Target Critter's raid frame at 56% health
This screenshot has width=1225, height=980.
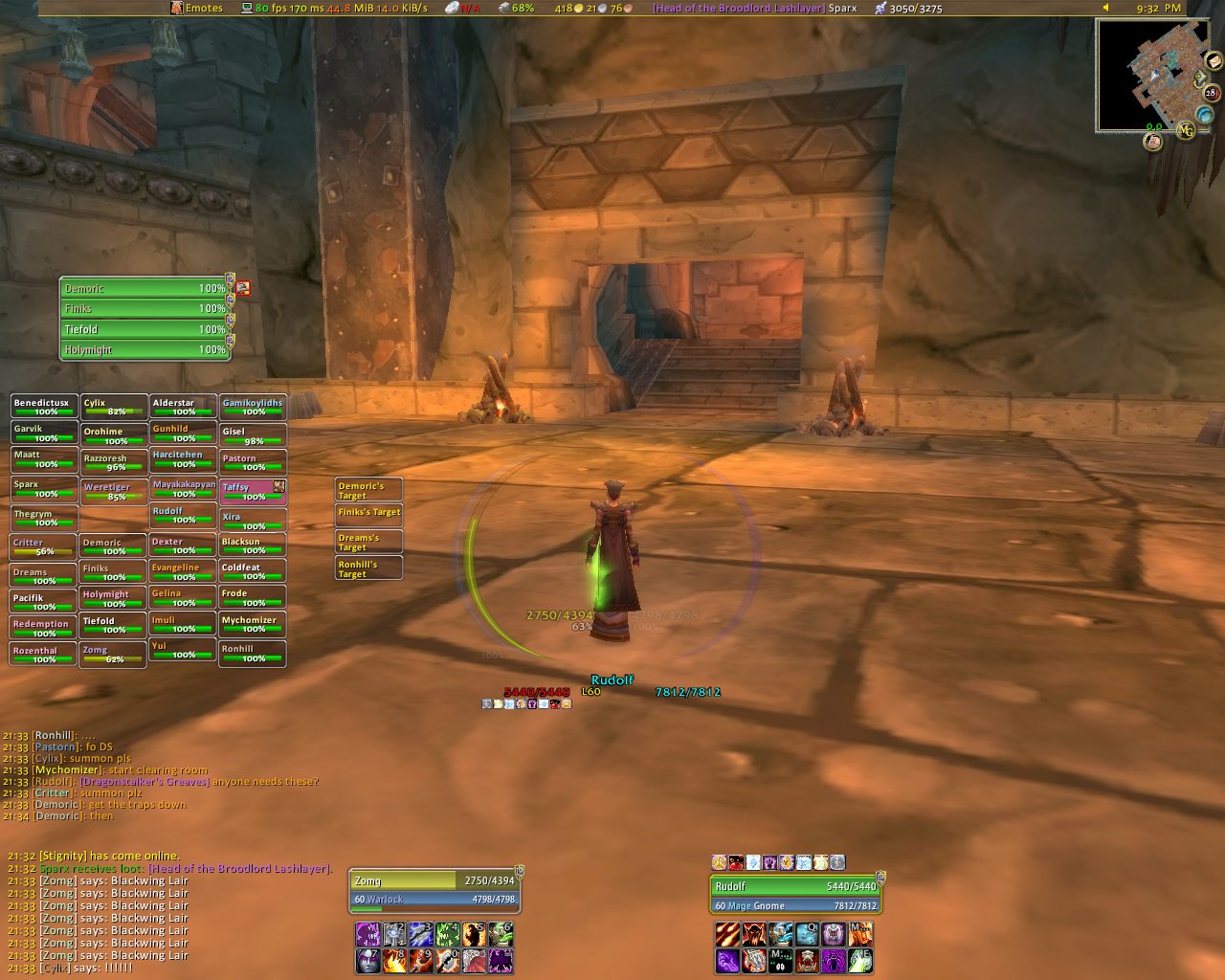44,546
